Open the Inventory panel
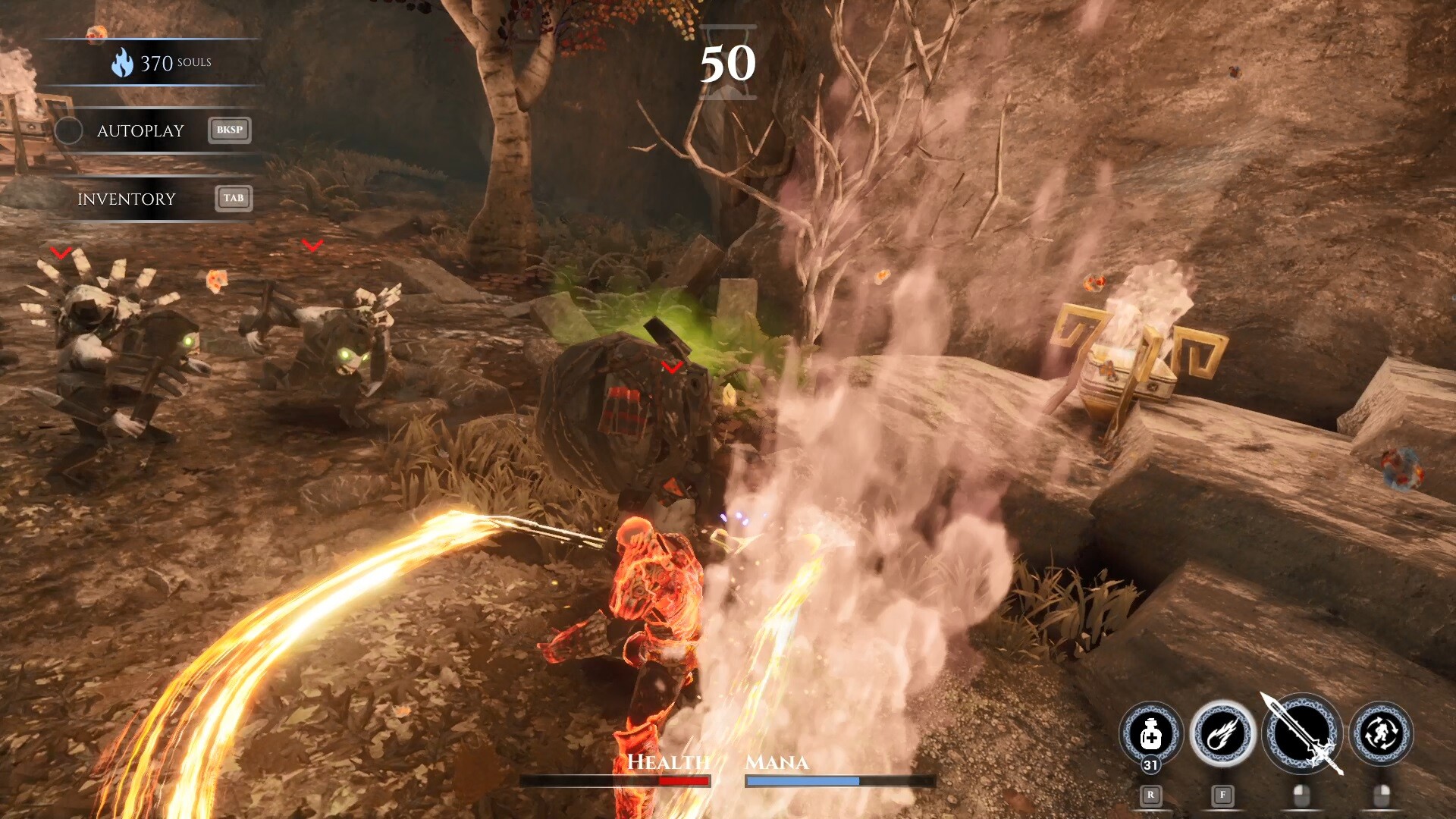Viewport: 1456px width, 819px height. (x=127, y=199)
